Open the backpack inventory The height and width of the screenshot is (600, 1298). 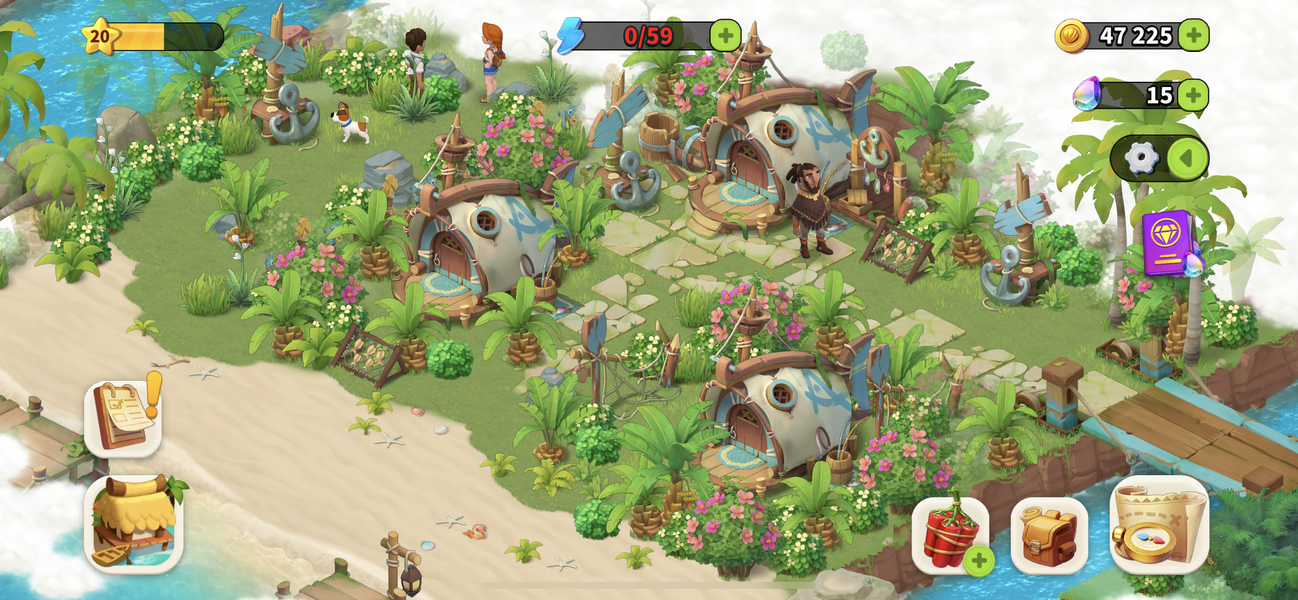pyautogui.click(x=1049, y=536)
